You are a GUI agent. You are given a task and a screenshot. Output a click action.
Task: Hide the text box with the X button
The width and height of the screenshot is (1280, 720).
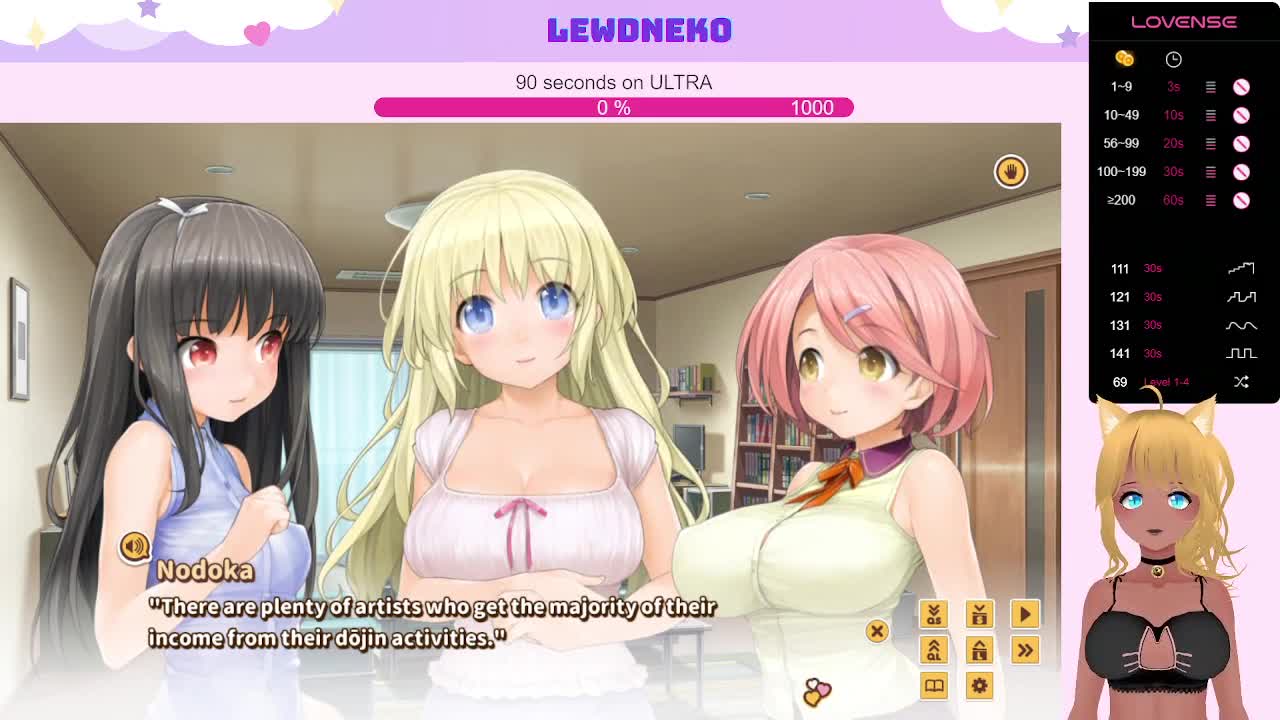coord(877,631)
